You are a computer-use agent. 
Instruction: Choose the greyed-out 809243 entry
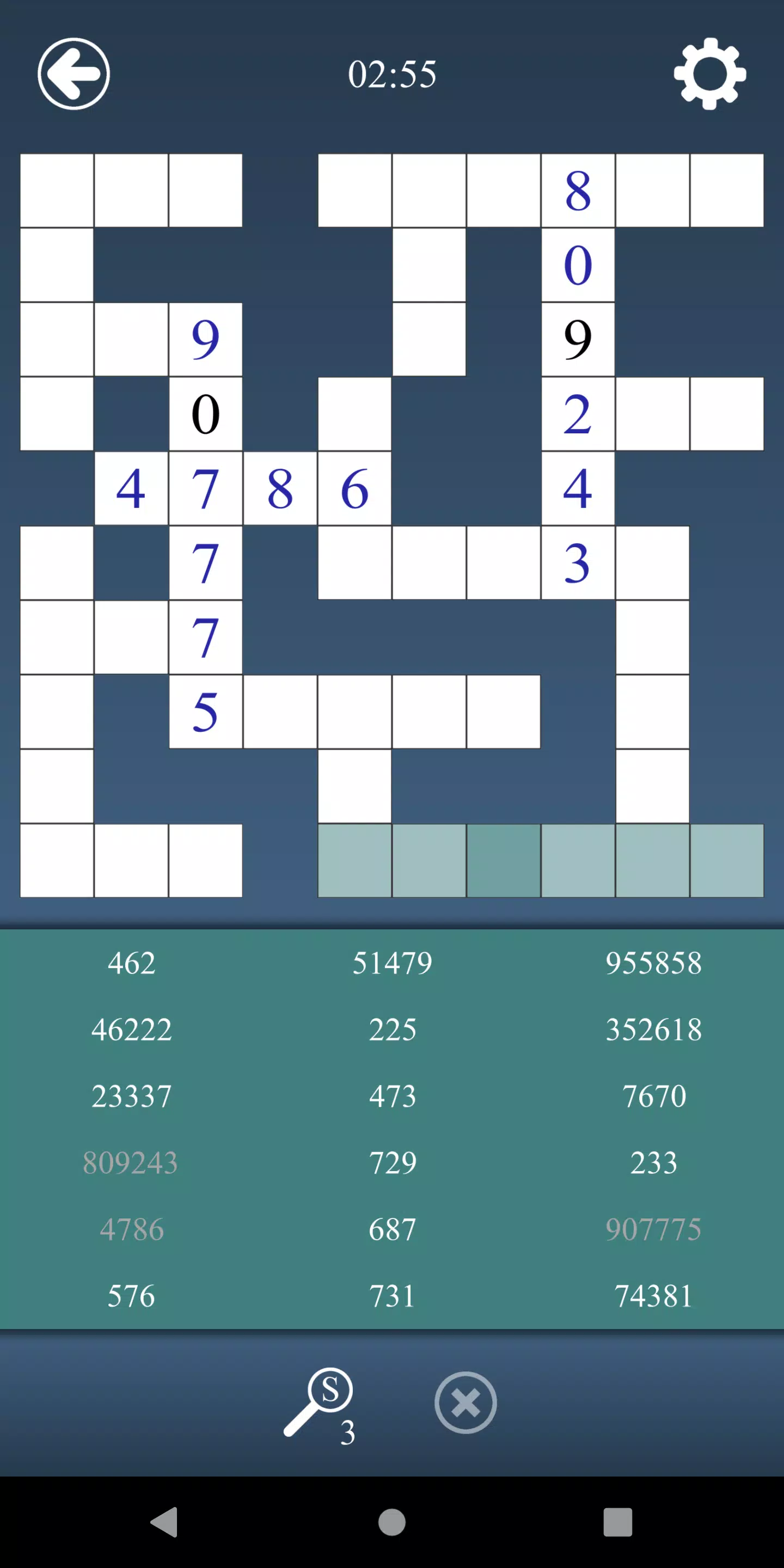(x=131, y=1163)
